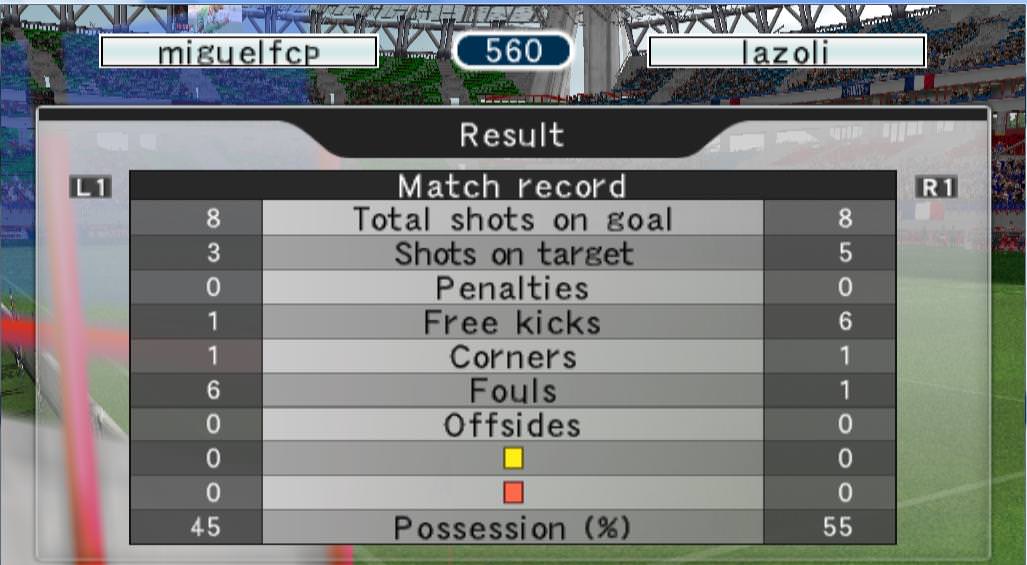Click the Match record header
1027x565 pixels.
point(512,186)
